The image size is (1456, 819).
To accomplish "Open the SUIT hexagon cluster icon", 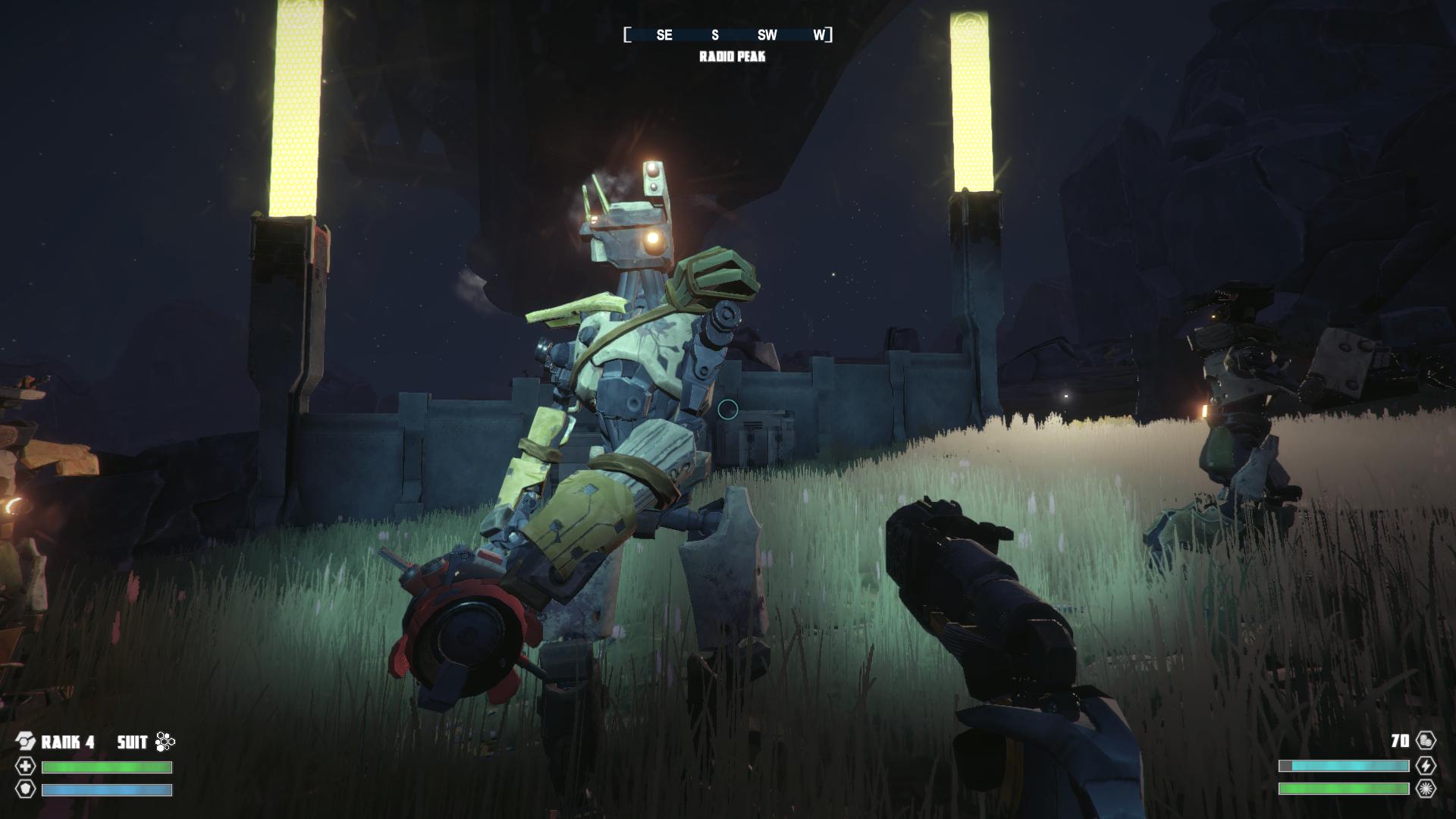I will [163, 741].
